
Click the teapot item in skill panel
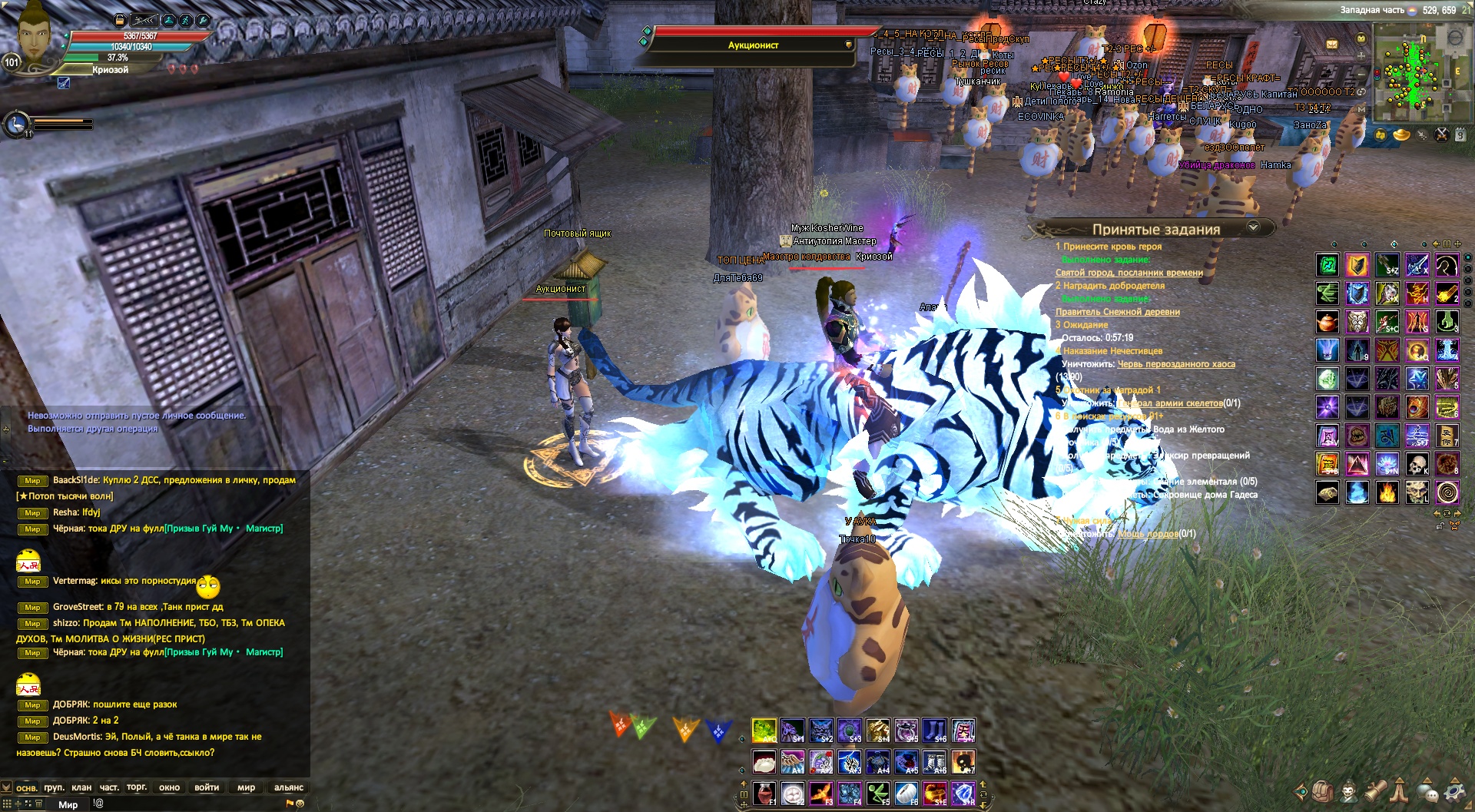pyautogui.click(x=1327, y=322)
